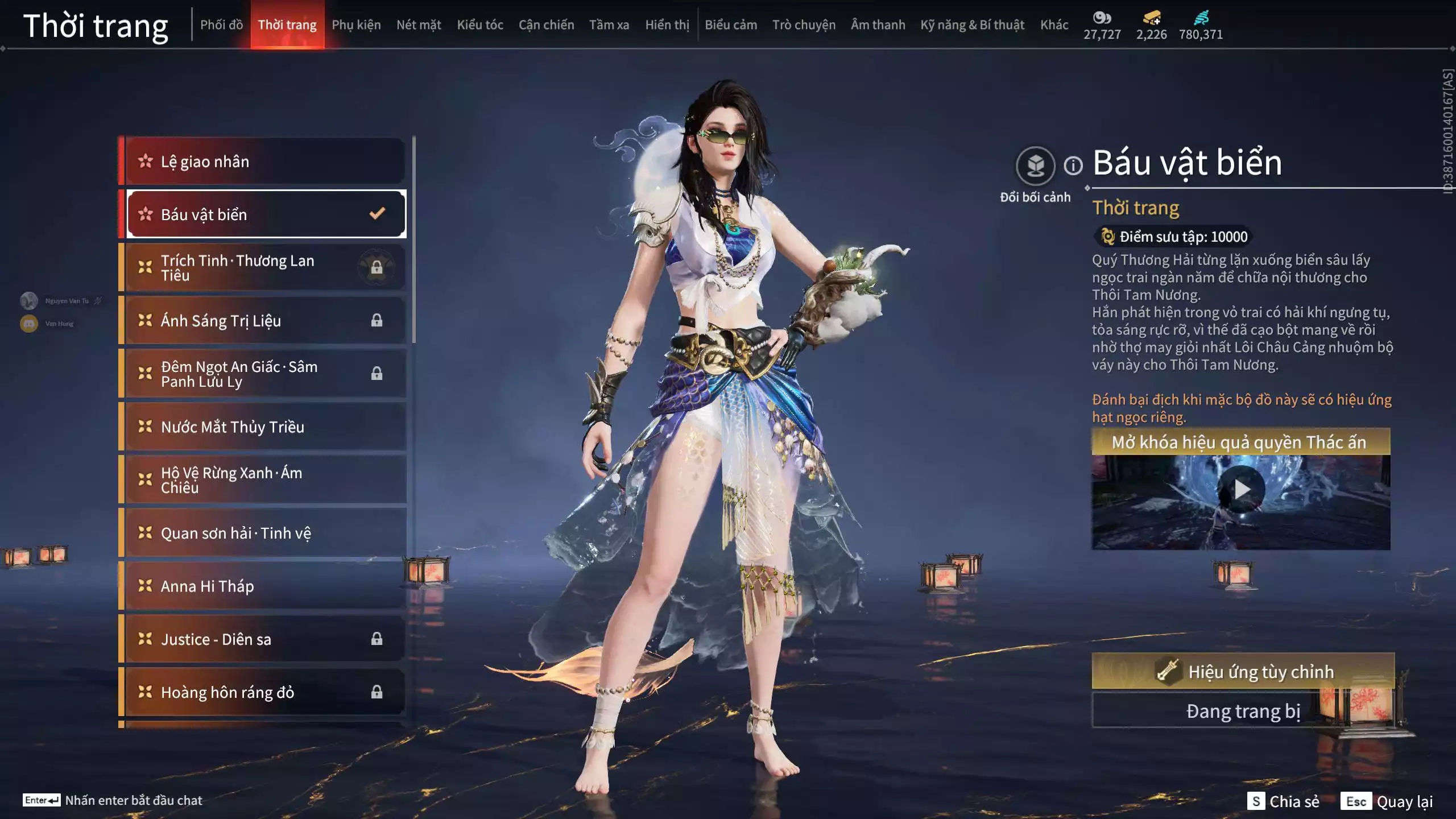The width and height of the screenshot is (1456, 819).
Task: Click the Hiệu ứng tùy chỉnh button
Action: (1240, 672)
